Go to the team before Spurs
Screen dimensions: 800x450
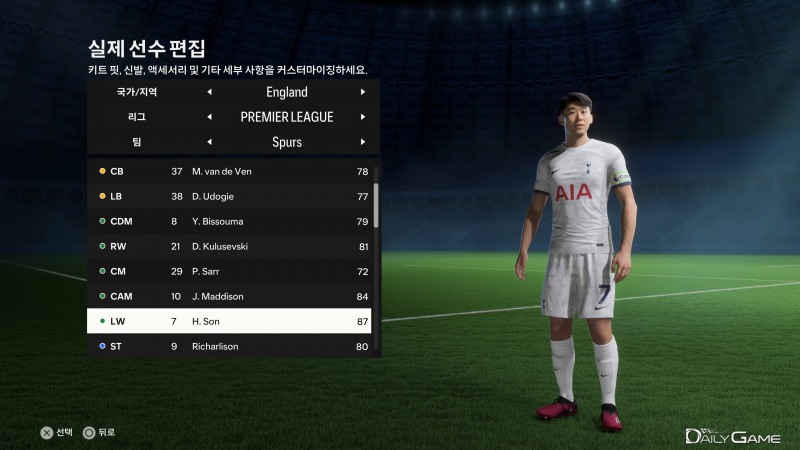pyautogui.click(x=210, y=142)
